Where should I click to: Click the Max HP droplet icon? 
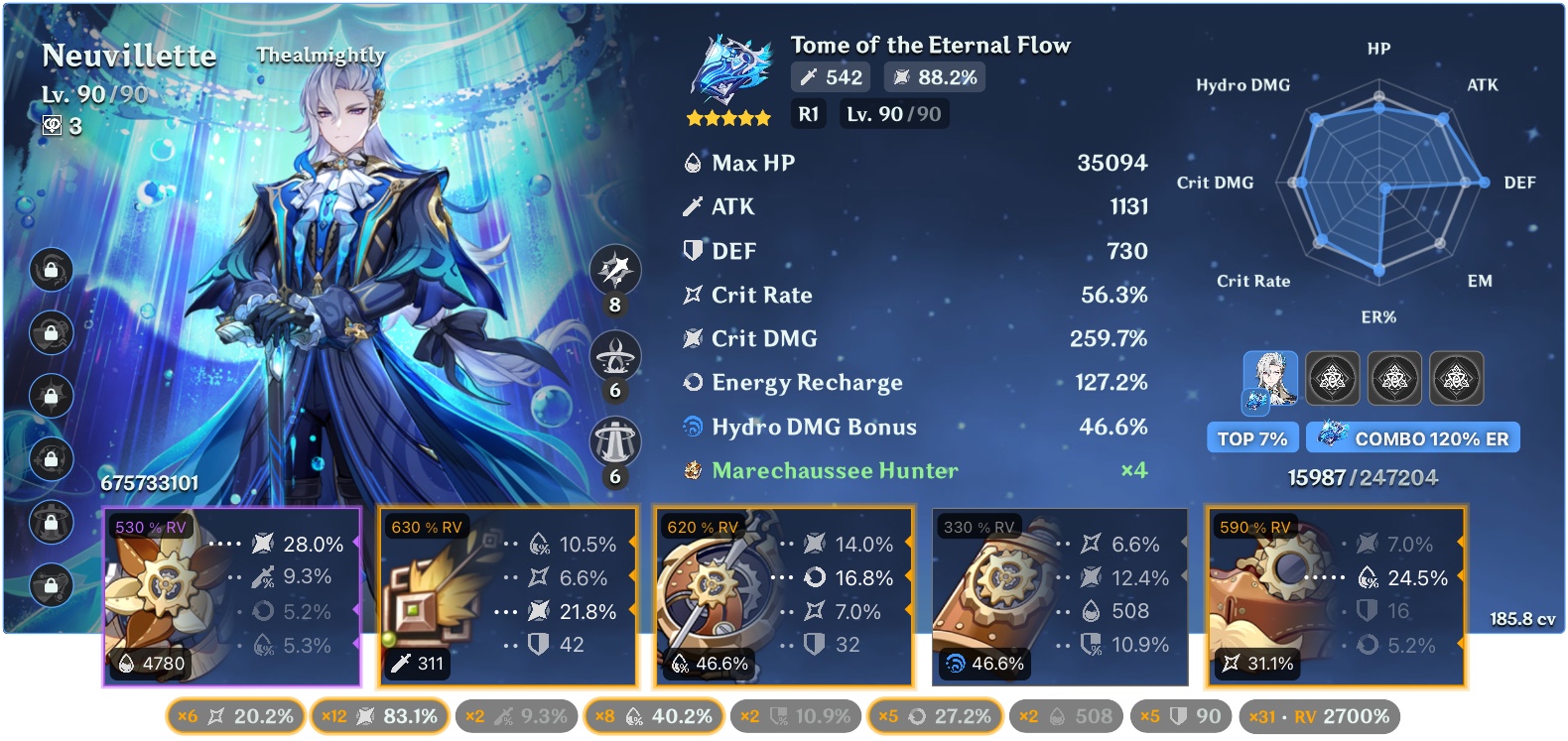[691, 163]
